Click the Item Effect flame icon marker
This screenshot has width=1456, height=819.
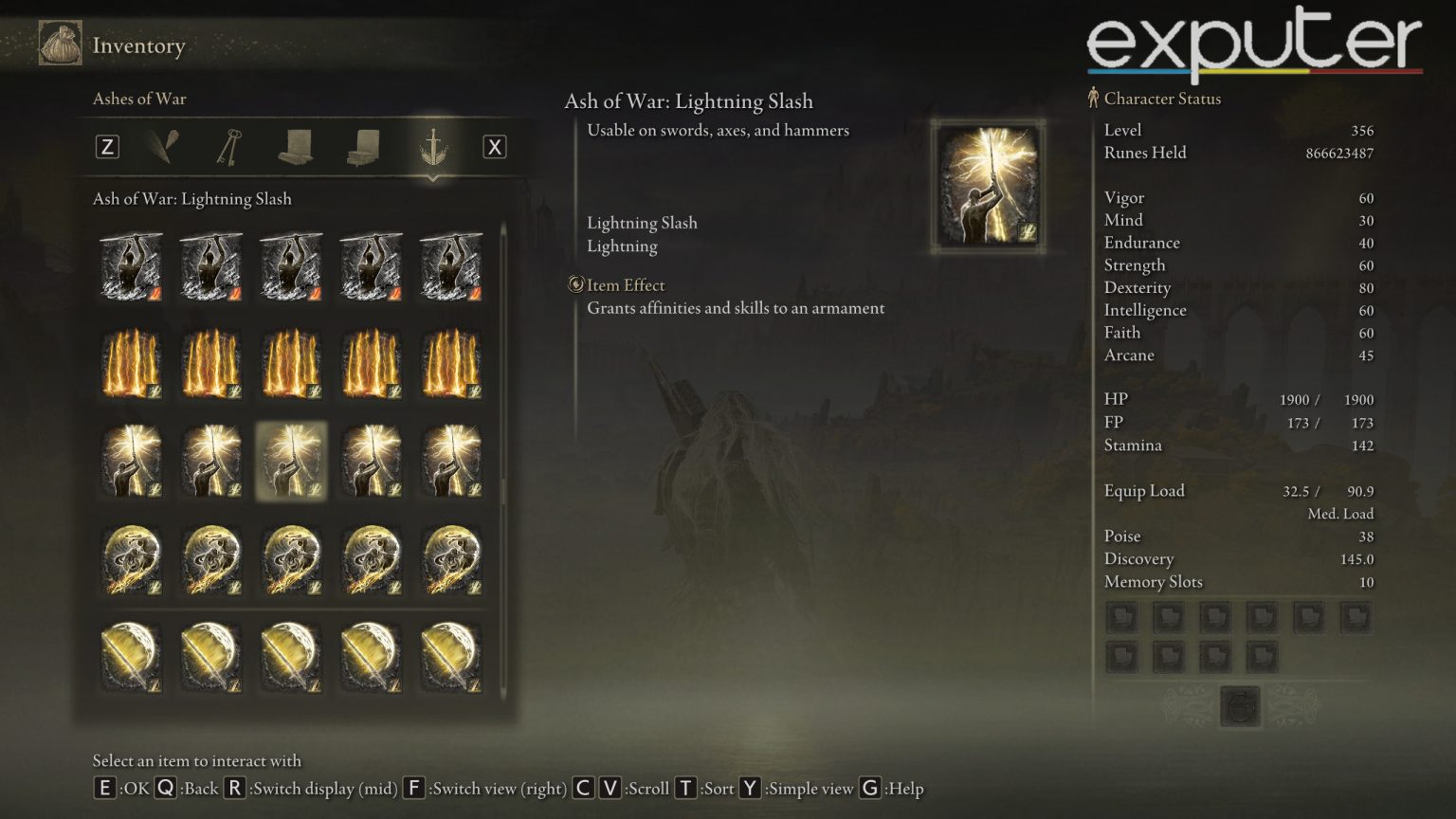point(578,284)
